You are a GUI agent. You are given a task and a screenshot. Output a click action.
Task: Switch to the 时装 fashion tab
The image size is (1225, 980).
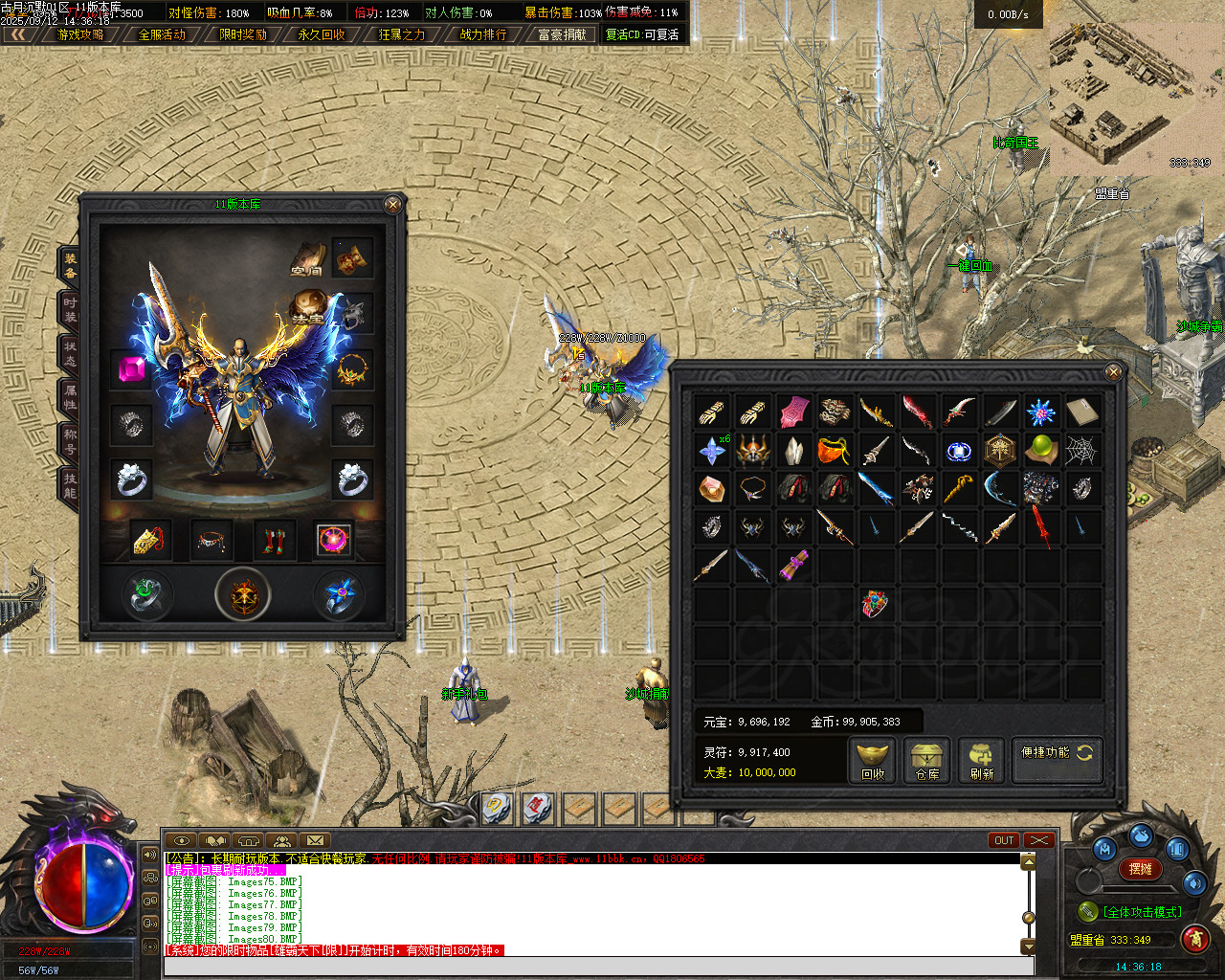(x=70, y=309)
